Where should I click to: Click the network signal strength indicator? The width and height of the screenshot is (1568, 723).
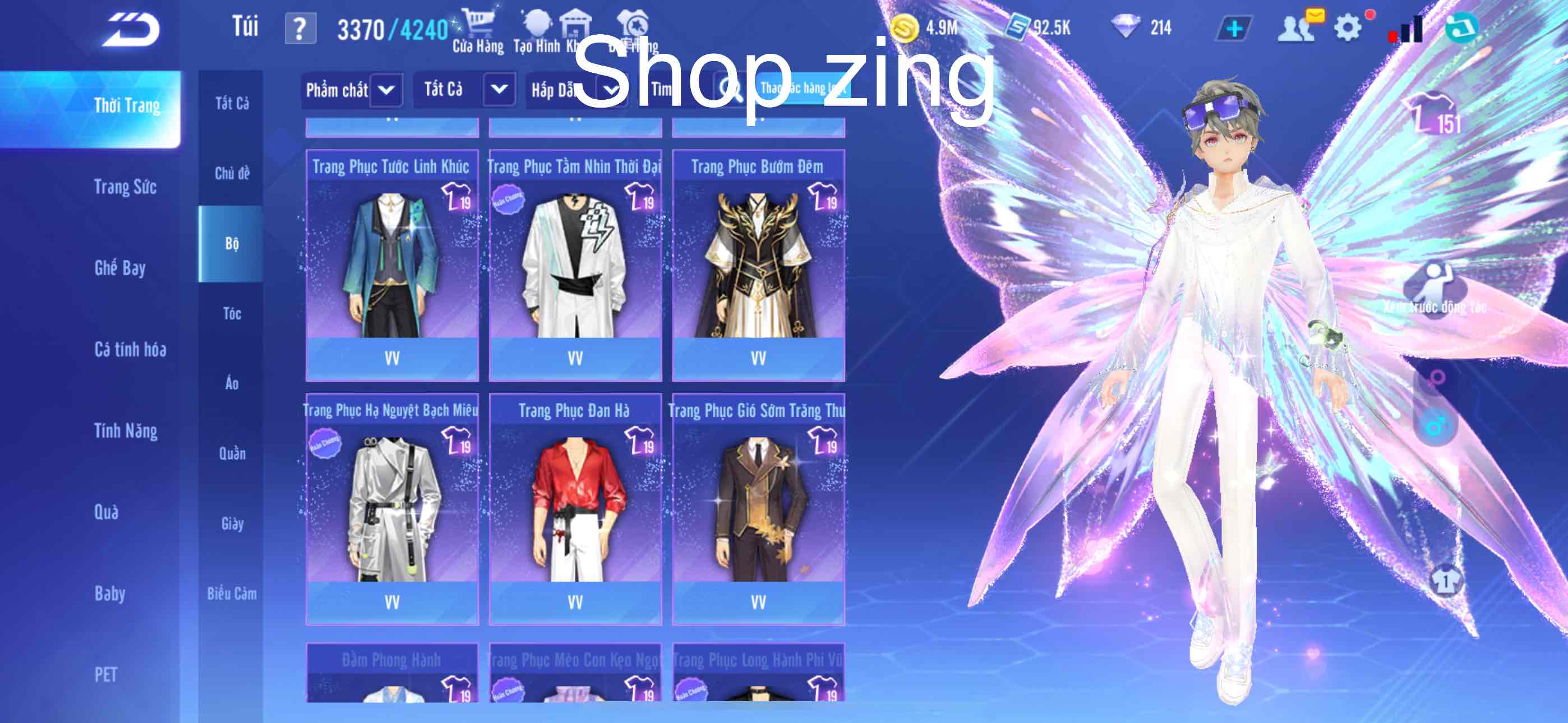point(1407,27)
